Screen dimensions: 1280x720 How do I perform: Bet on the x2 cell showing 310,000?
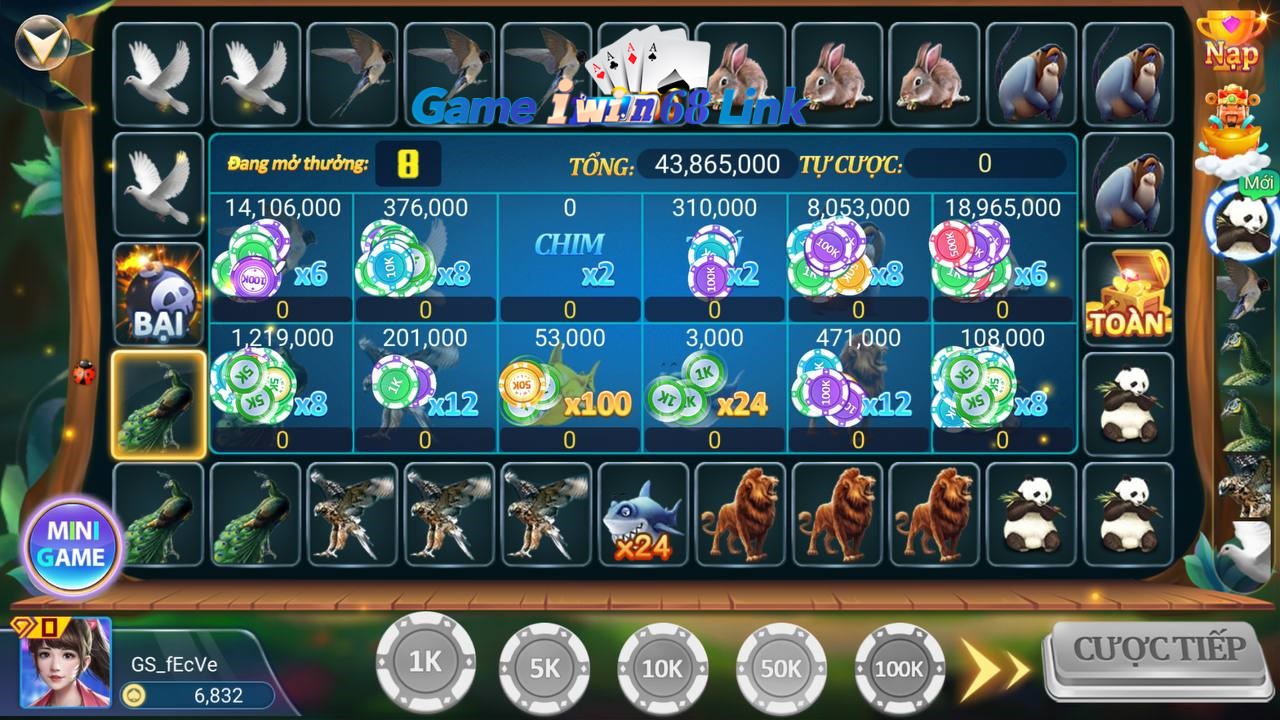tap(713, 258)
